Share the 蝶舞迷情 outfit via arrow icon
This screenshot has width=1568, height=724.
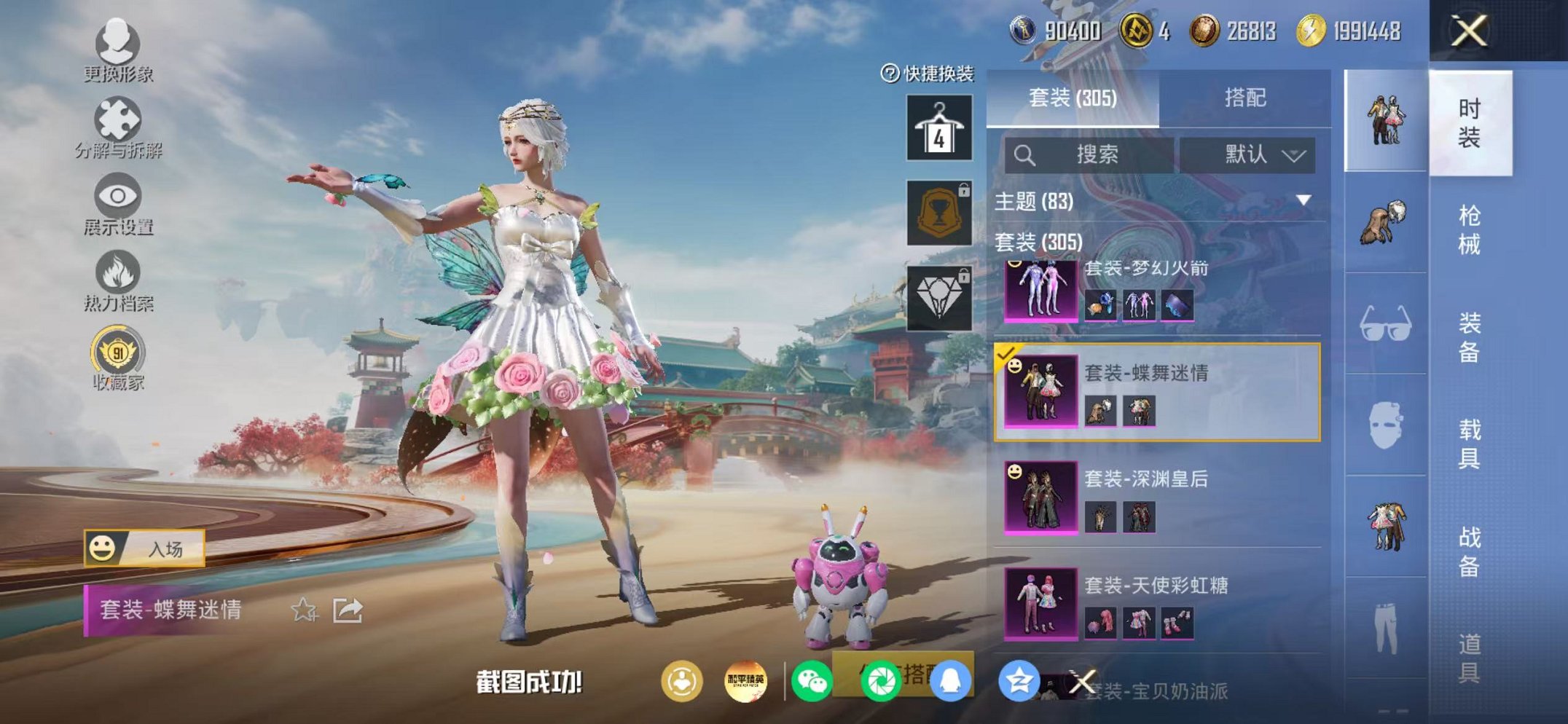348,610
